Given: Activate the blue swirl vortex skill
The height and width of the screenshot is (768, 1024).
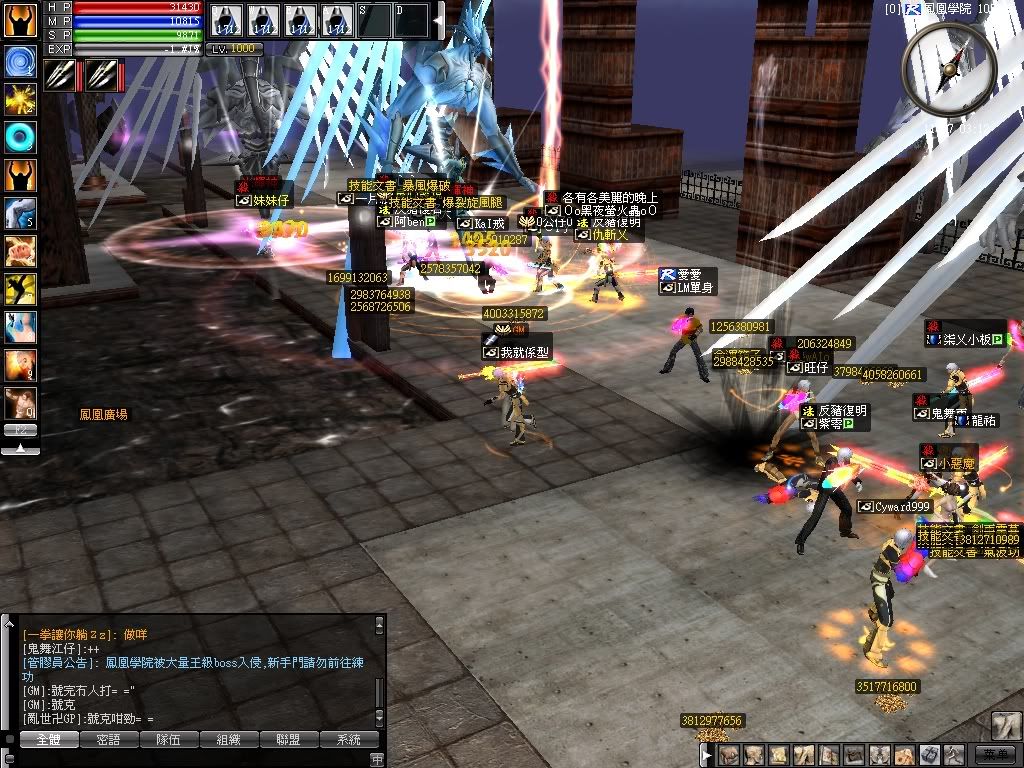Looking at the screenshot, I should [20, 61].
